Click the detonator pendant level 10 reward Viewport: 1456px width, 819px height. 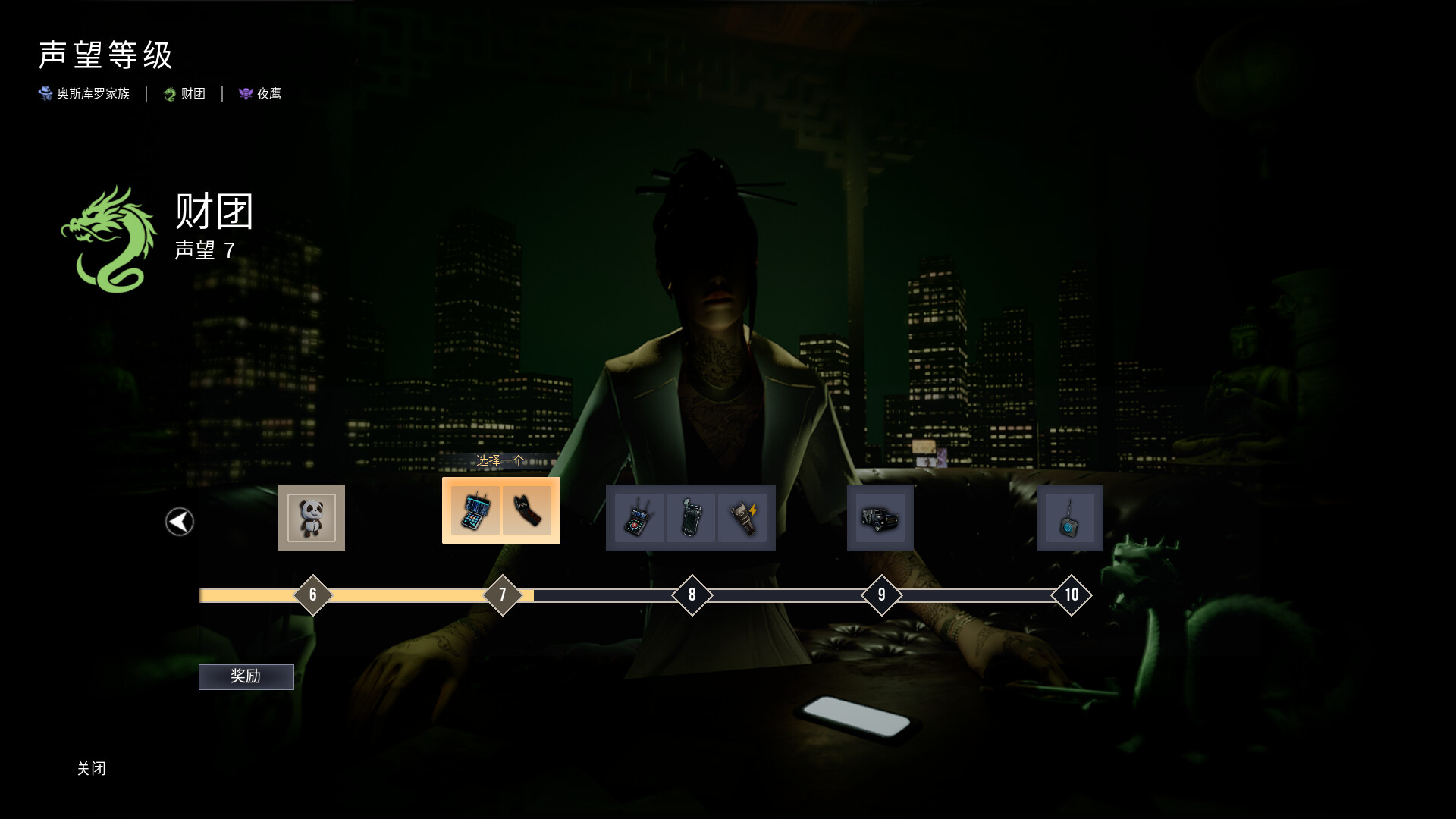tap(1070, 518)
